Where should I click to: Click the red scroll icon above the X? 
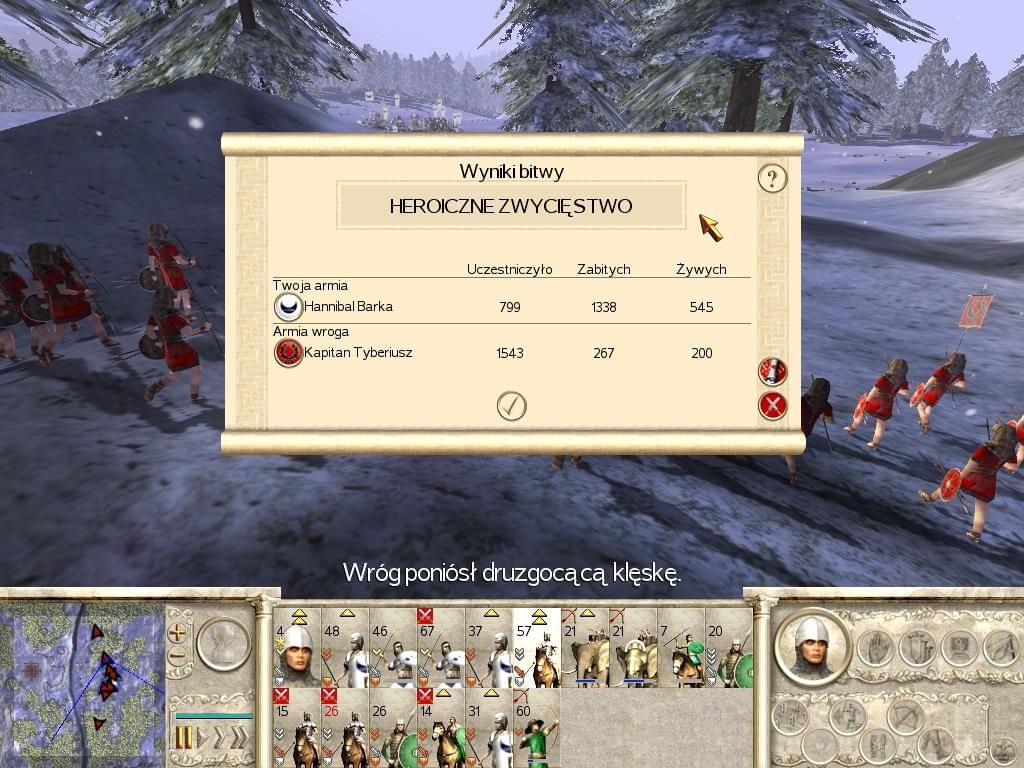[x=772, y=371]
